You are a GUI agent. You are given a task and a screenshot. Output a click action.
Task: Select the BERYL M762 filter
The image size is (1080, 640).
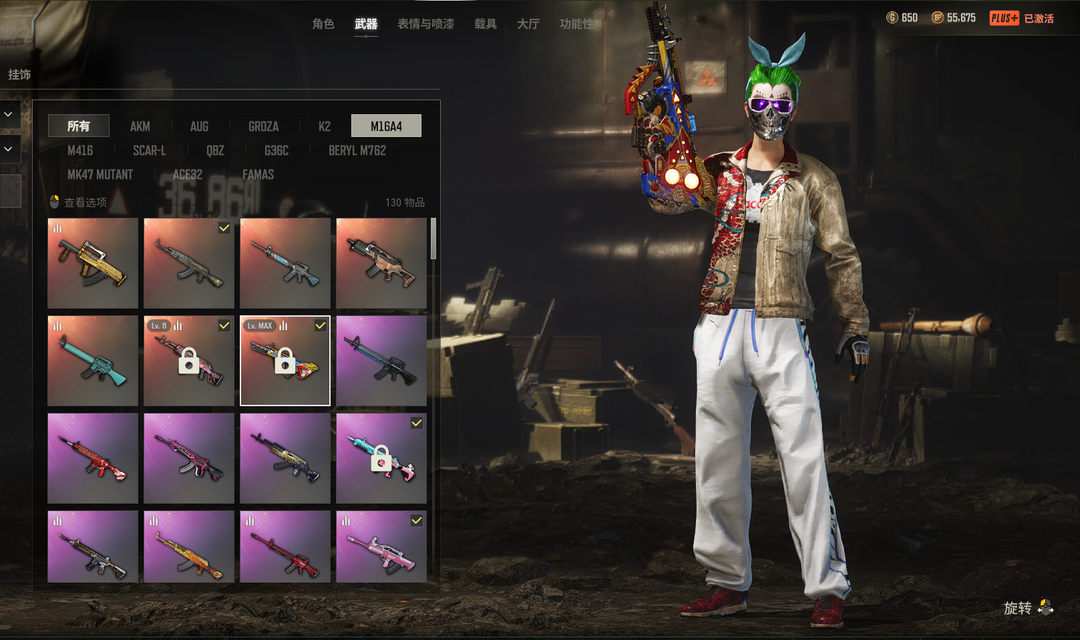tap(357, 150)
